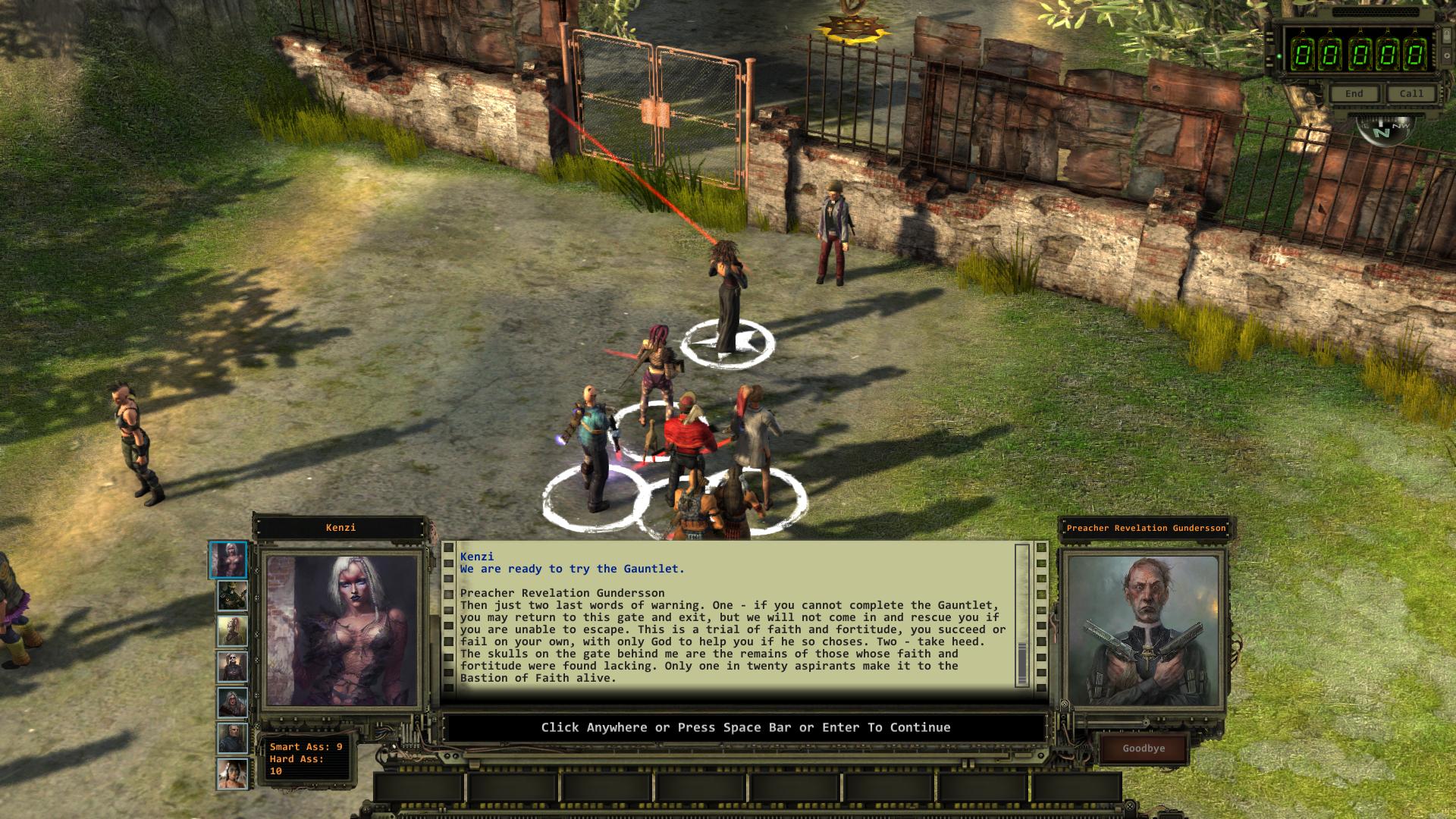Screen dimensions: 1456x819
Task: Select Kenzi's highlighted small portrait
Action: pyautogui.click(x=228, y=560)
